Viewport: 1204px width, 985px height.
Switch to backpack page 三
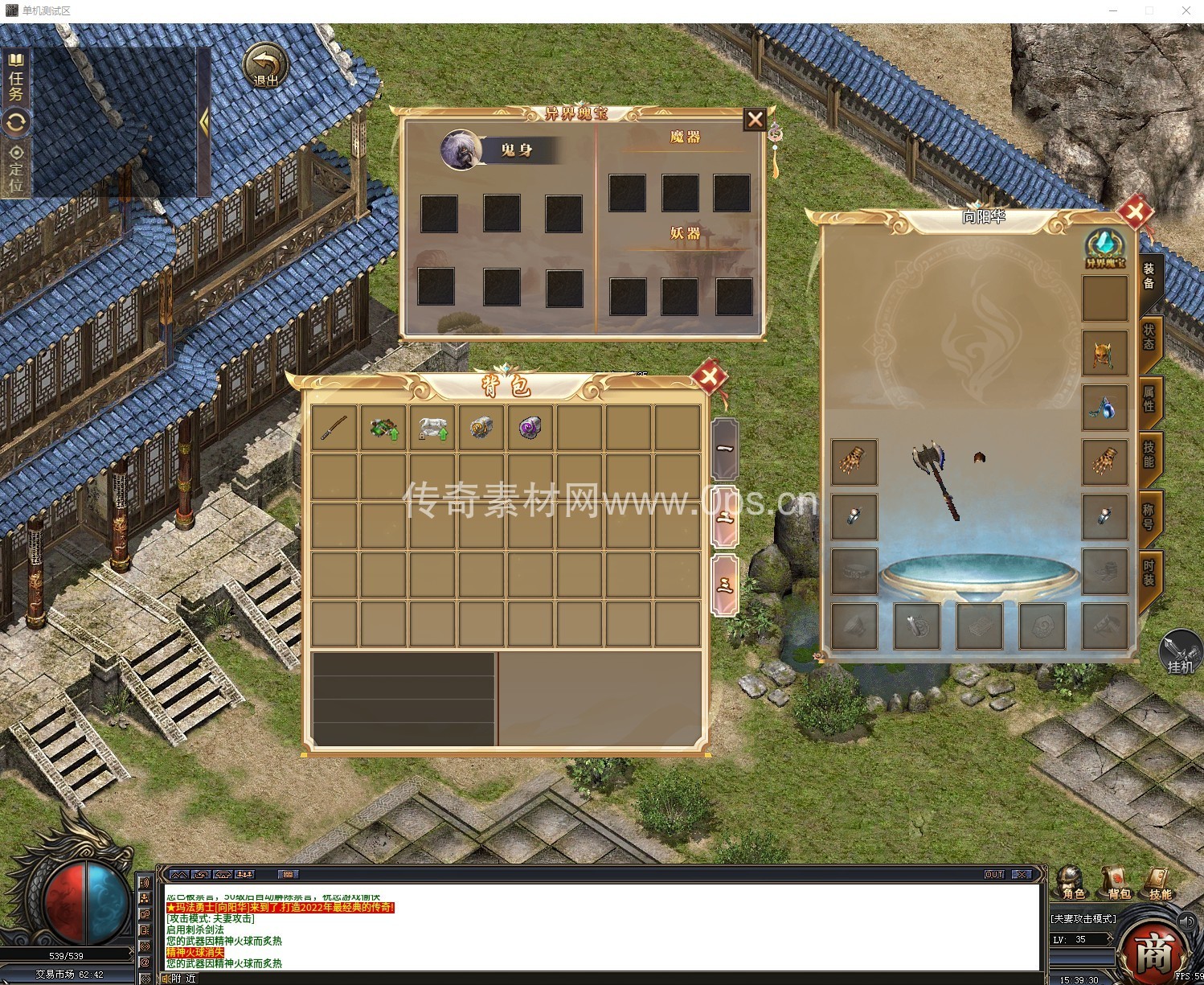tap(725, 585)
